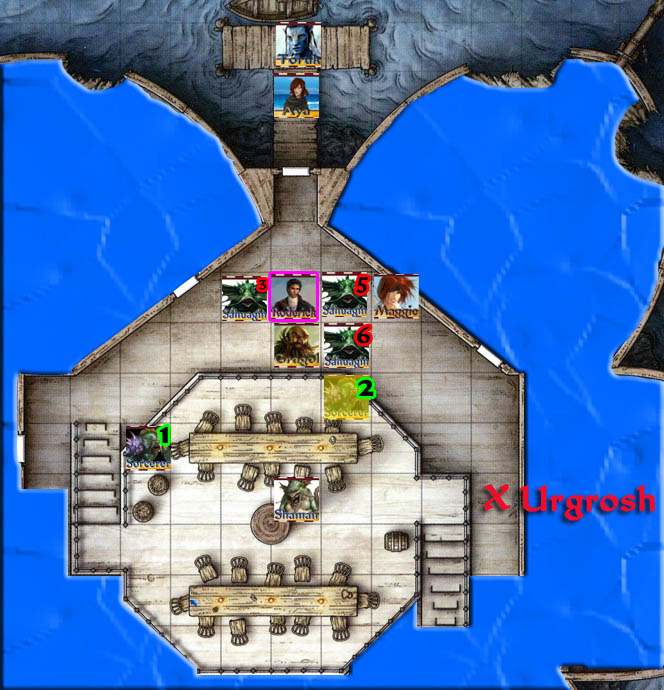
Task: Target the Sahuagin token numbered 6
Action: pos(347,346)
